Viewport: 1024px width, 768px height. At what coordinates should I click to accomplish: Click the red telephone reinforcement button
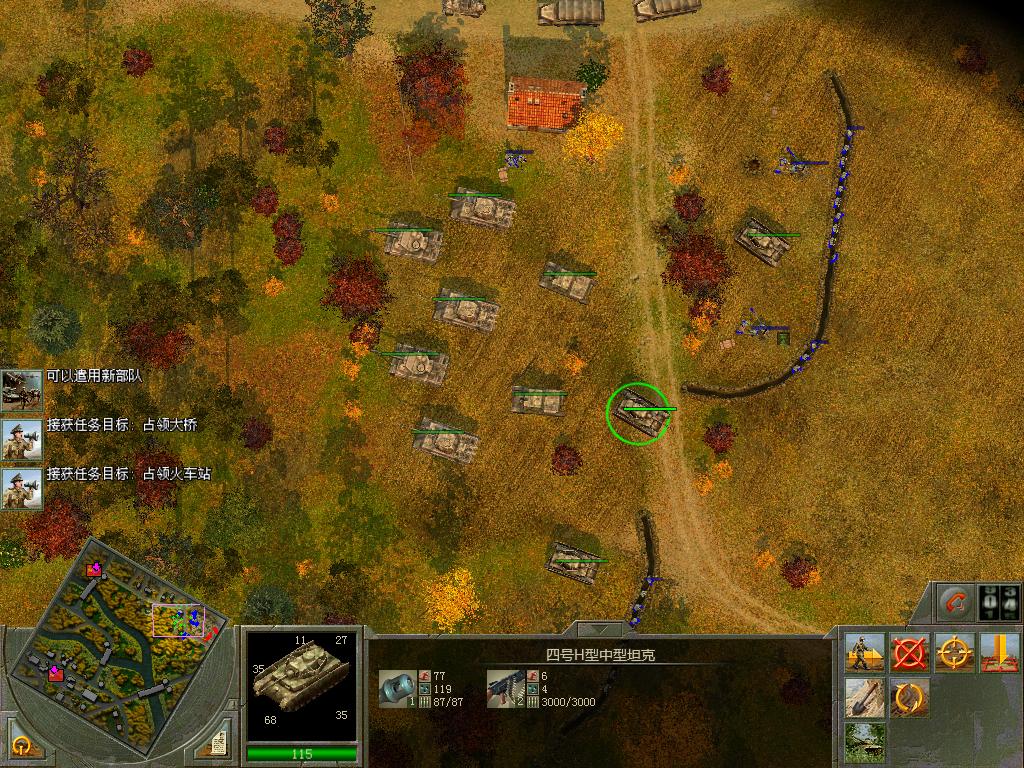(955, 603)
